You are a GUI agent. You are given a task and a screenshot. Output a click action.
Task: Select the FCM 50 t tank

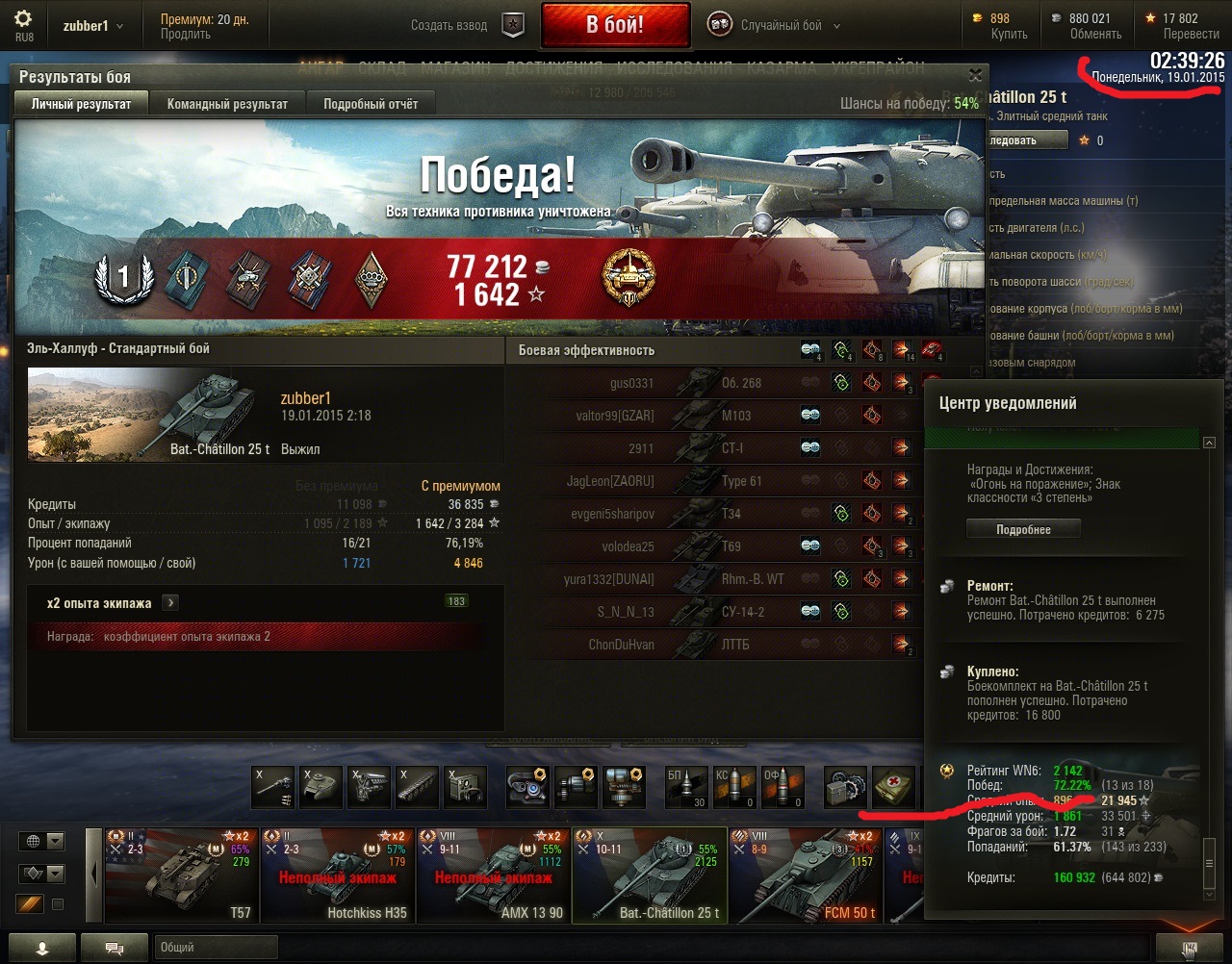[x=806, y=875]
